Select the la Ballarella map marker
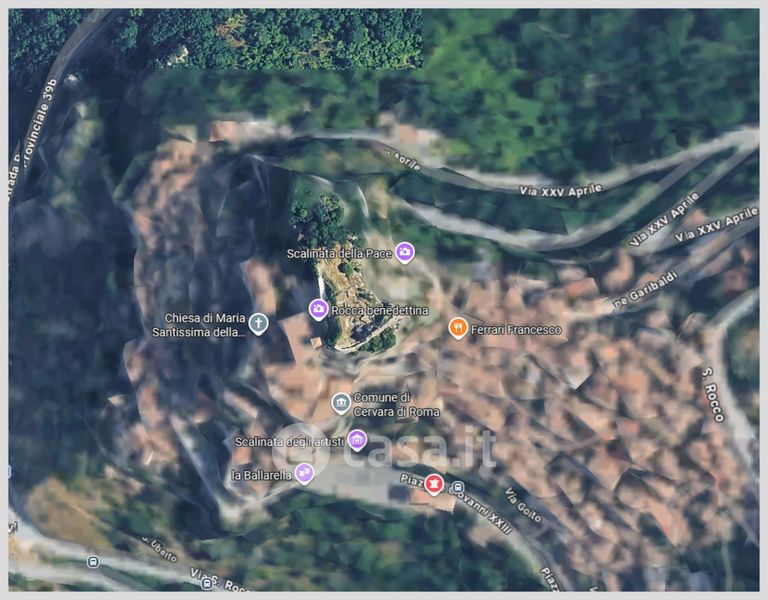Screen dimensions: 768x600 coord(305,473)
